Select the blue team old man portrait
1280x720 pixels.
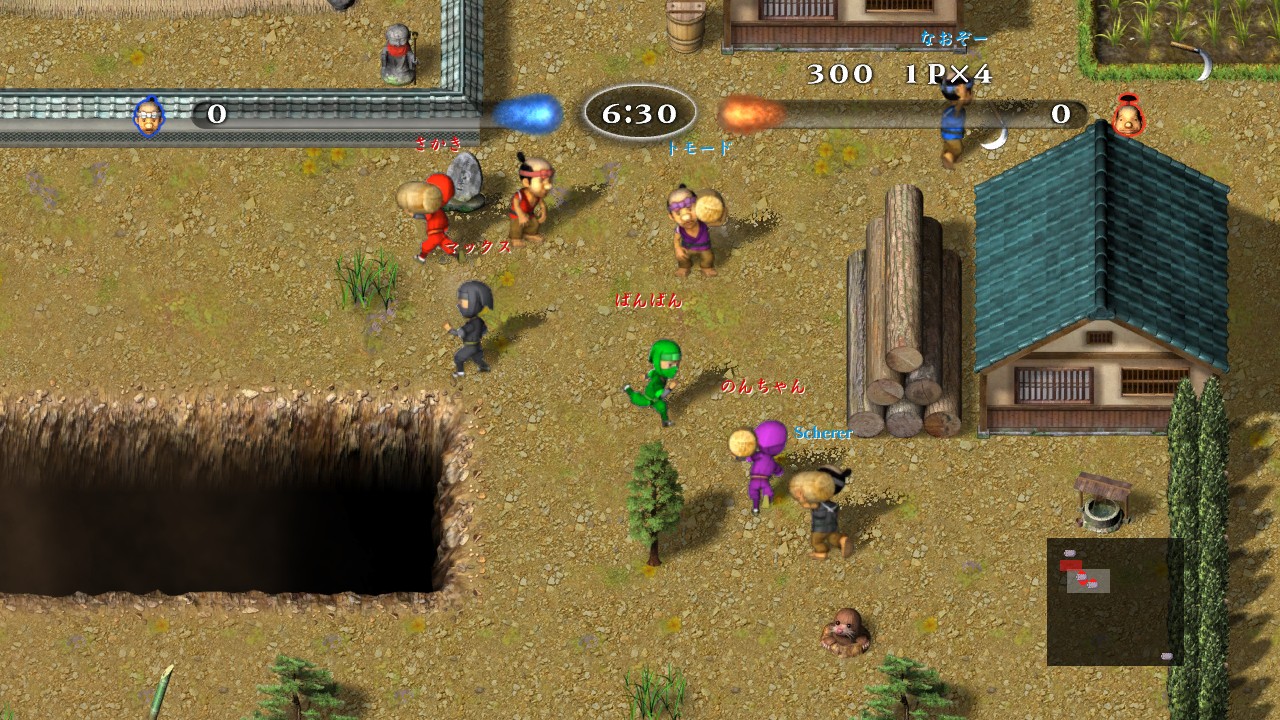(x=149, y=115)
